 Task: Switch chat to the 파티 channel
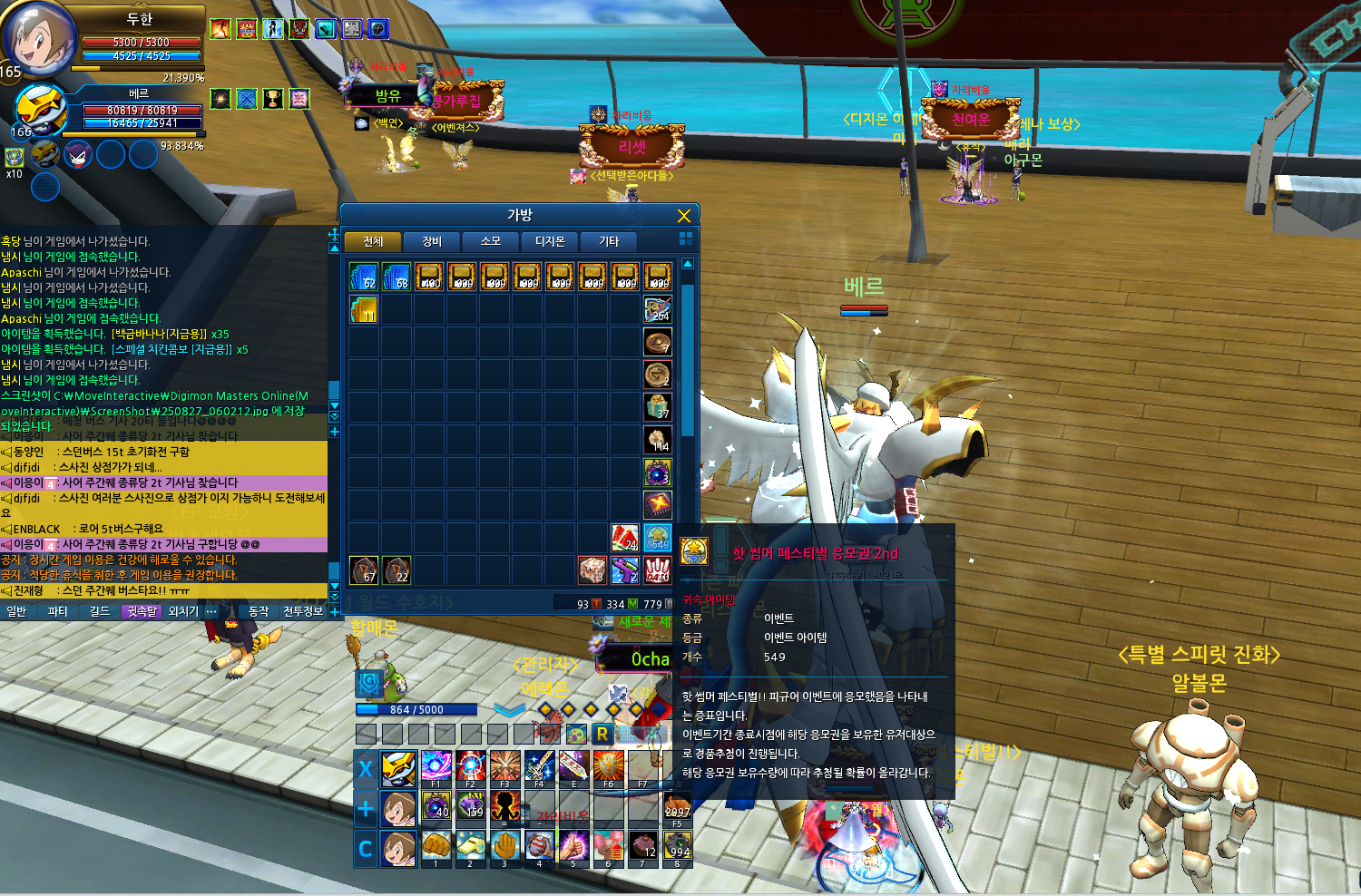point(58,612)
